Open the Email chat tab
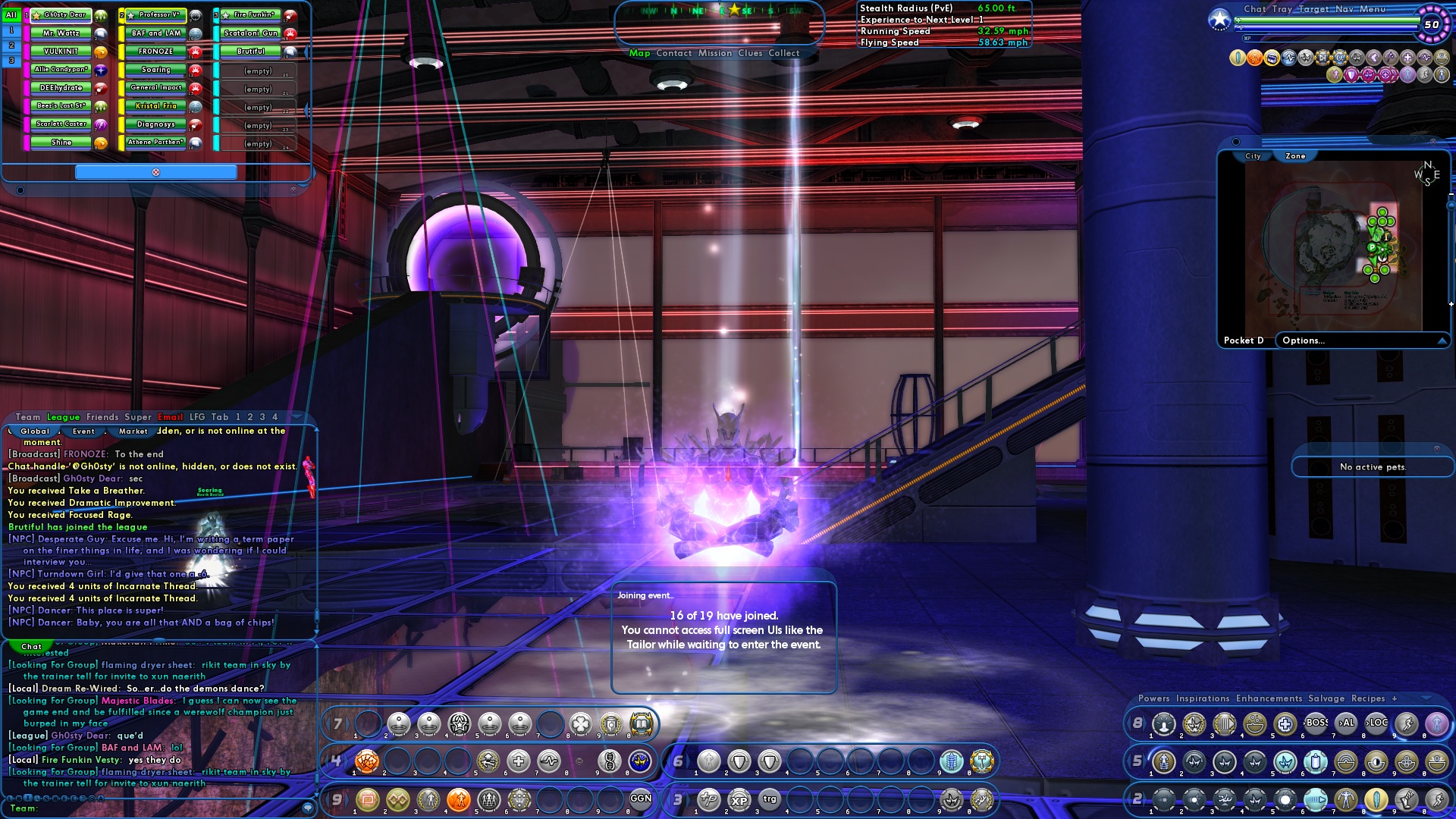 click(170, 417)
